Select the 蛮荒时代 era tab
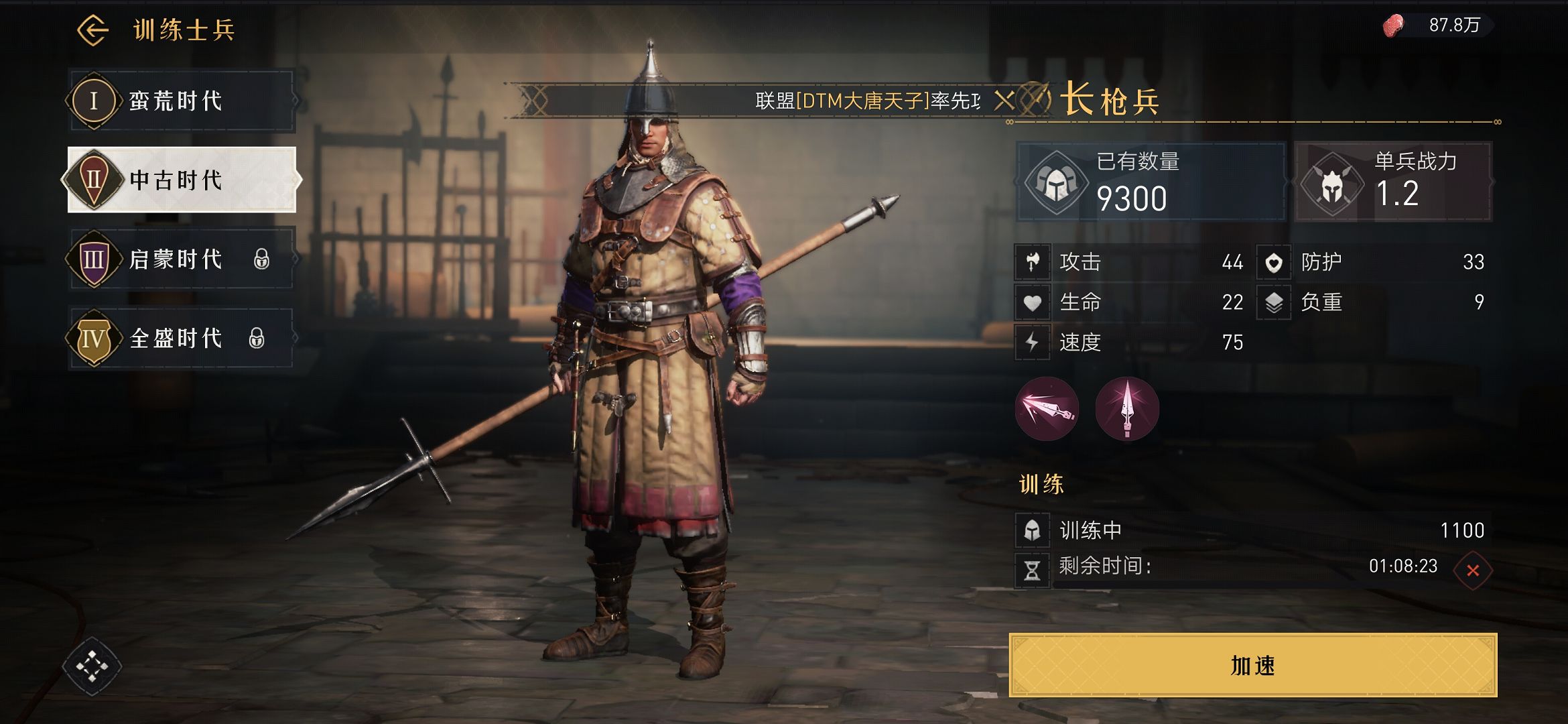 (x=181, y=101)
